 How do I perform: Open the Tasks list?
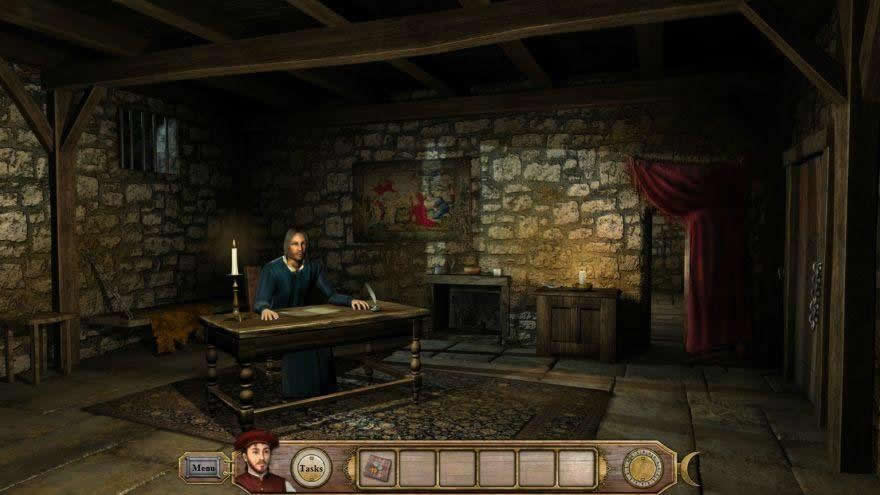311,467
